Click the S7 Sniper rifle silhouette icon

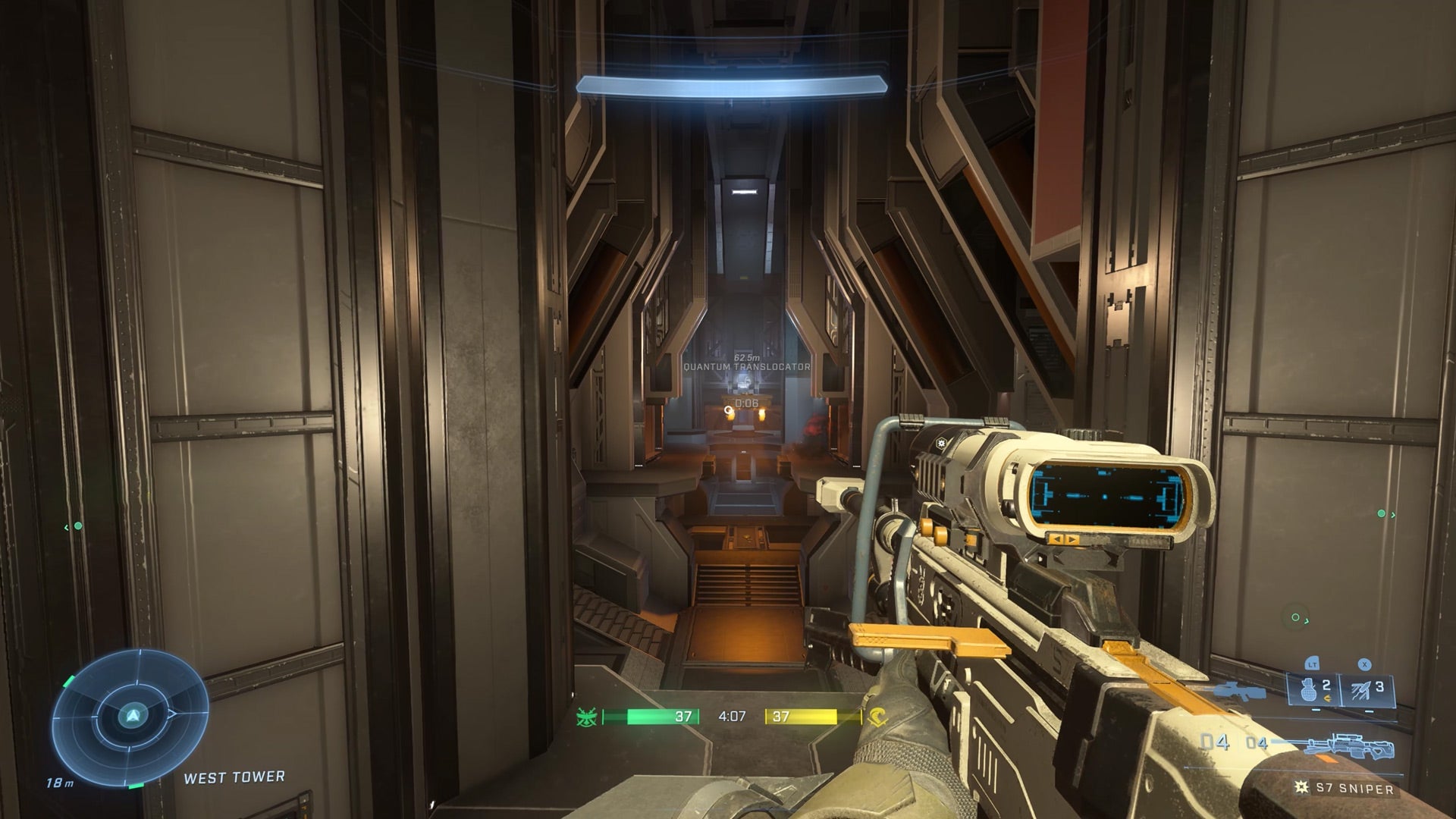coord(1347,745)
